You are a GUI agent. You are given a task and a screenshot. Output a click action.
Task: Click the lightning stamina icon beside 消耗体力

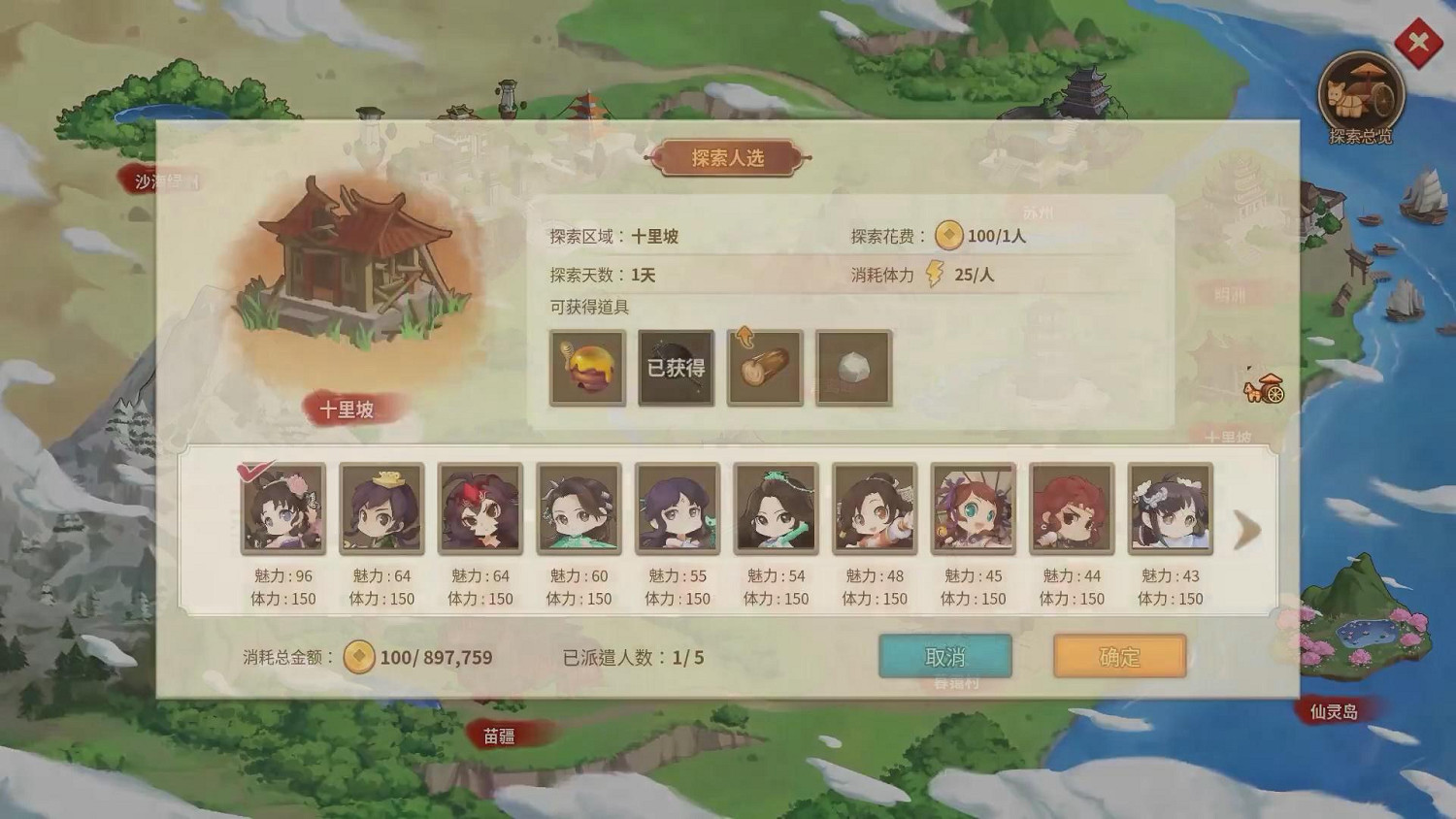pos(936,275)
